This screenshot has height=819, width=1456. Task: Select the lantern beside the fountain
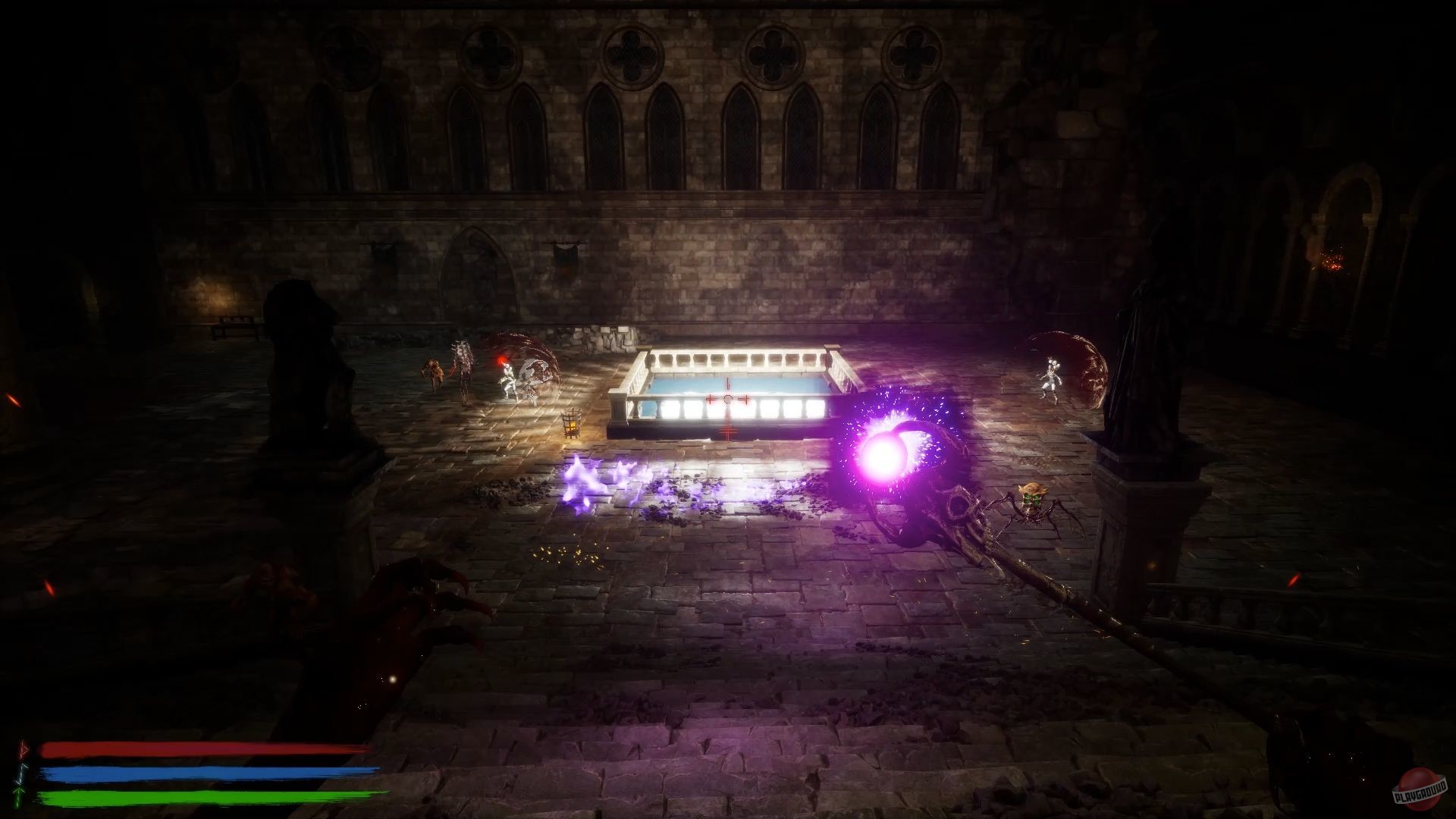point(573,421)
